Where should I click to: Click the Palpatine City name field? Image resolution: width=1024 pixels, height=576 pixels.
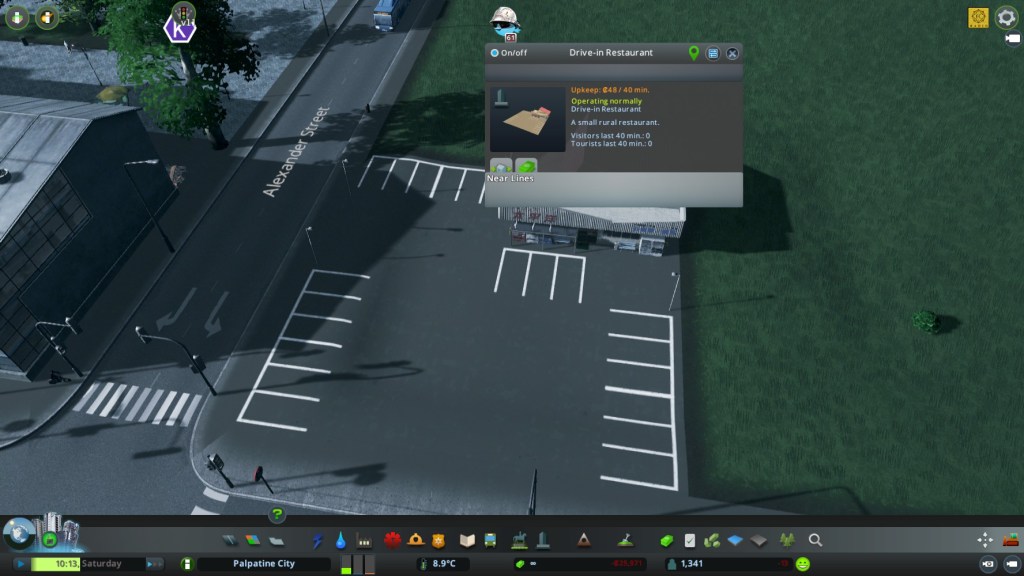tap(260, 564)
